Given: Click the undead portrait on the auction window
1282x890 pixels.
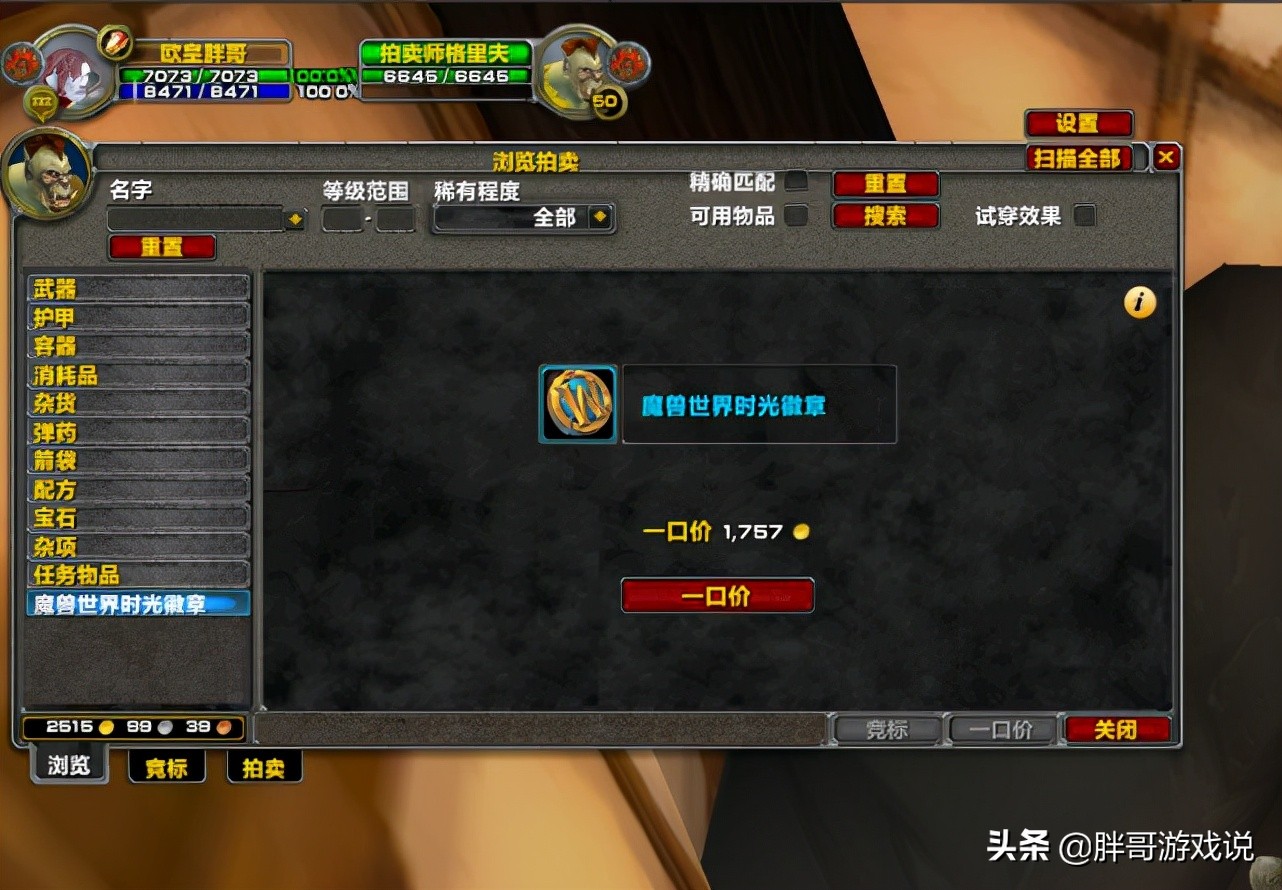Looking at the screenshot, I should [48, 172].
